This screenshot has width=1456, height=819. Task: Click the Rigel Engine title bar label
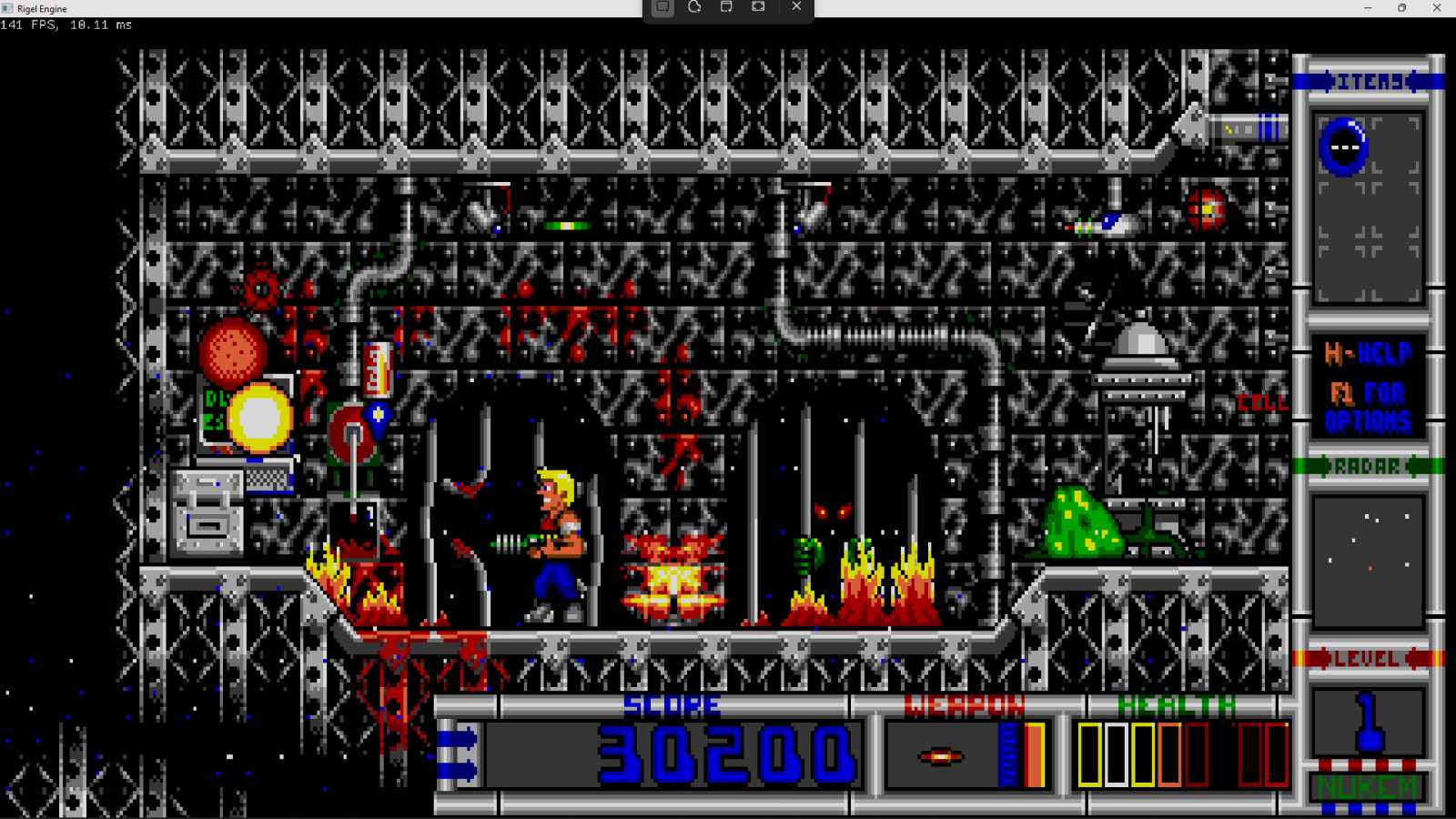[43, 8]
